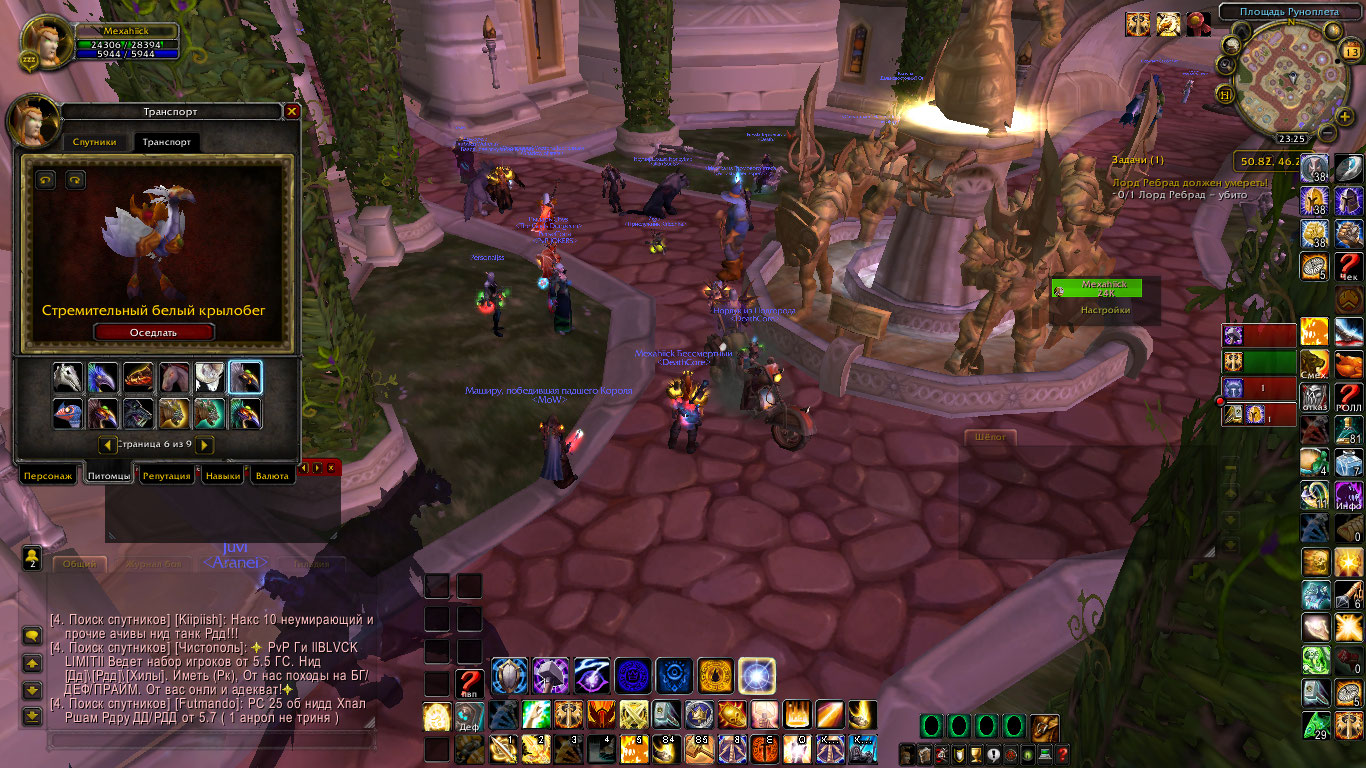This screenshot has height=768, width=1366.
Task: Go to the previous mount page
Action: (106, 444)
